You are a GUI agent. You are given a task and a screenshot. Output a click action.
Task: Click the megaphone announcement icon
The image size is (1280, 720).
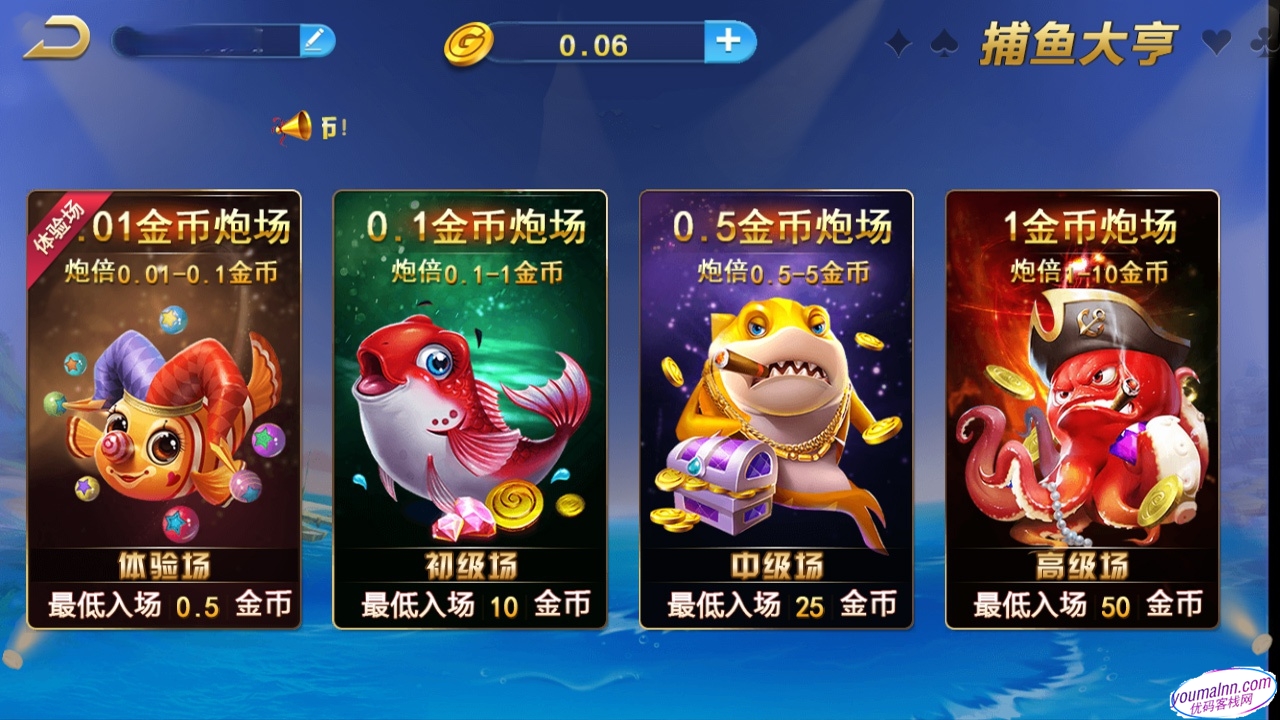(x=291, y=126)
